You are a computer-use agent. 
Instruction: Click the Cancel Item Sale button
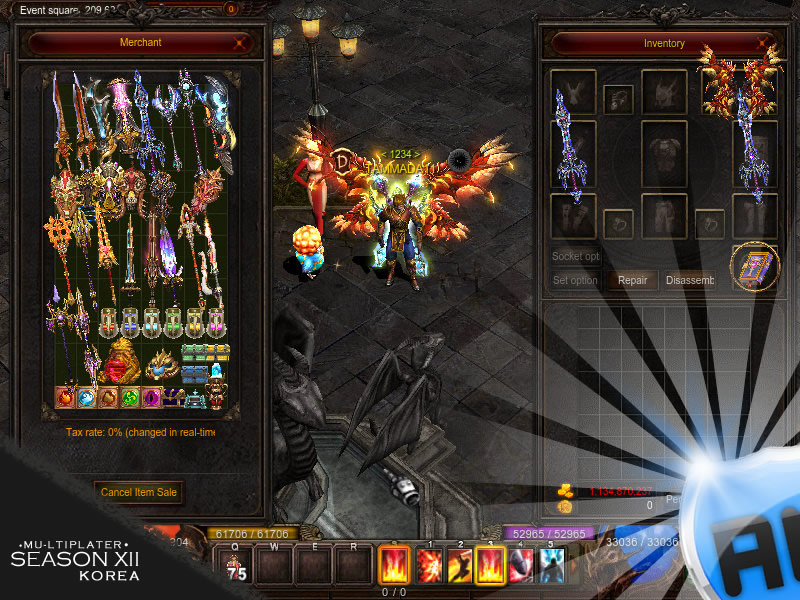pos(140,491)
